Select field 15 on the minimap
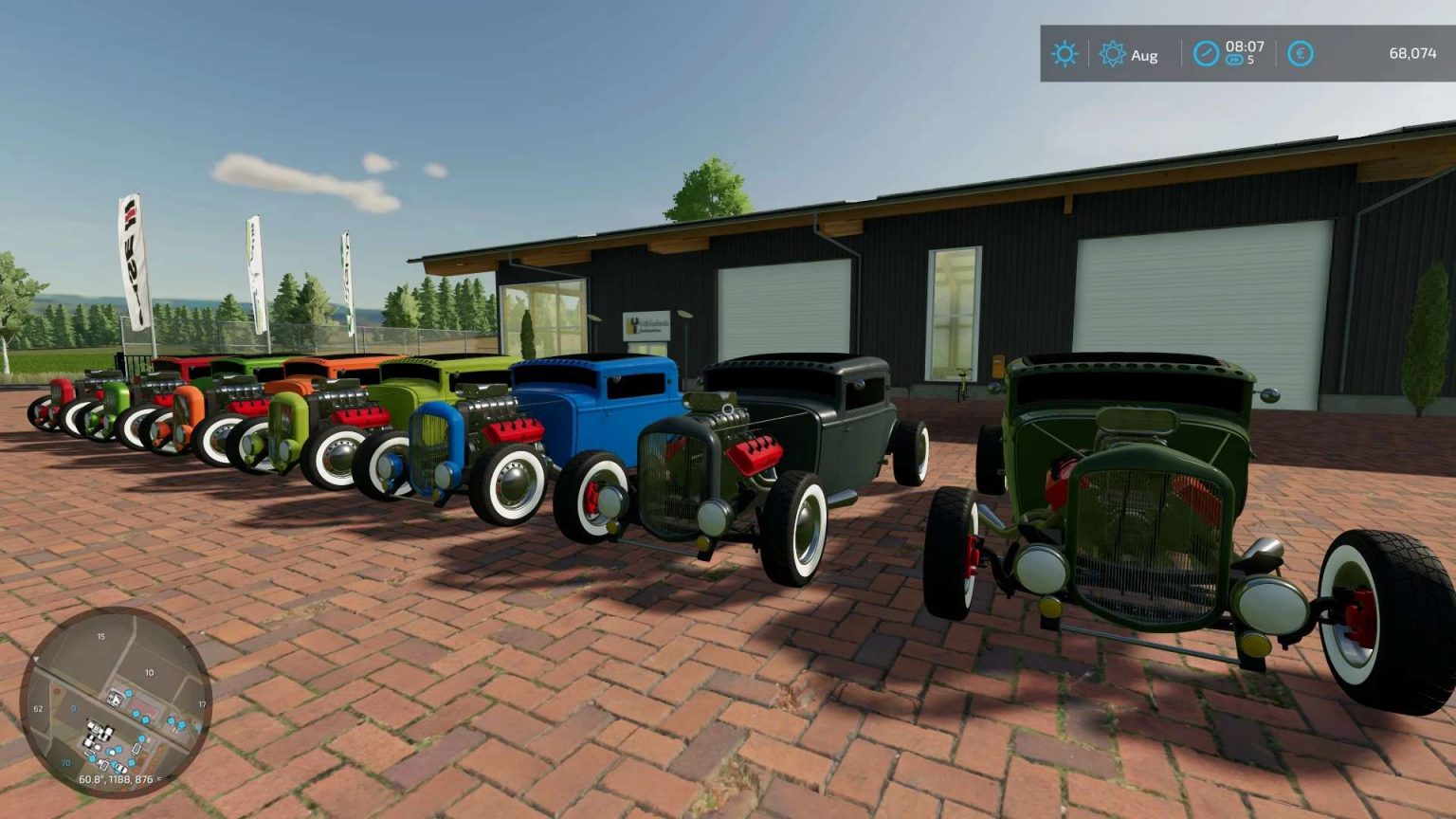1456x819 pixels. pos(100,637)
